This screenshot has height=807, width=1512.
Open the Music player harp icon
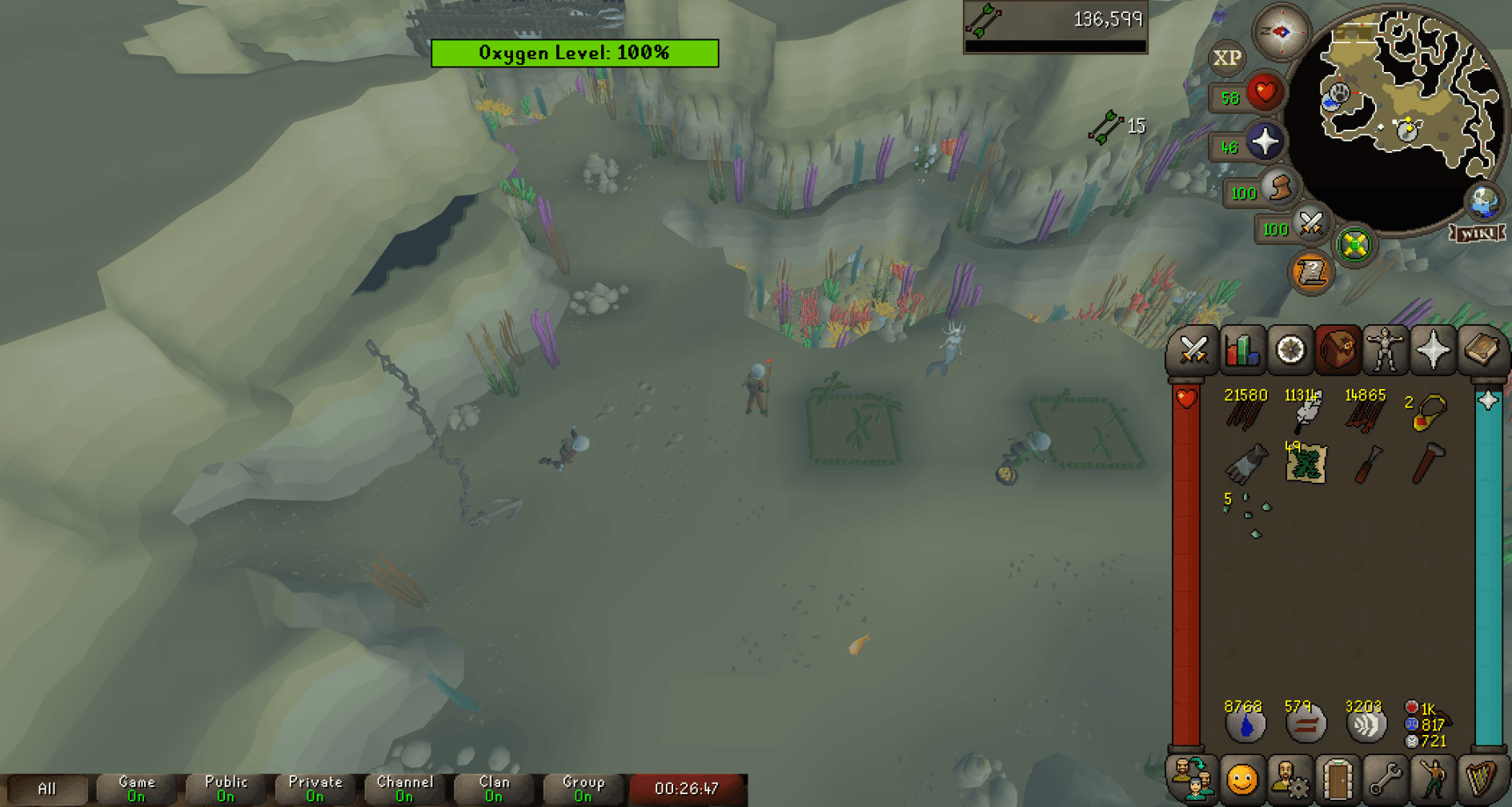(1481, 777)
